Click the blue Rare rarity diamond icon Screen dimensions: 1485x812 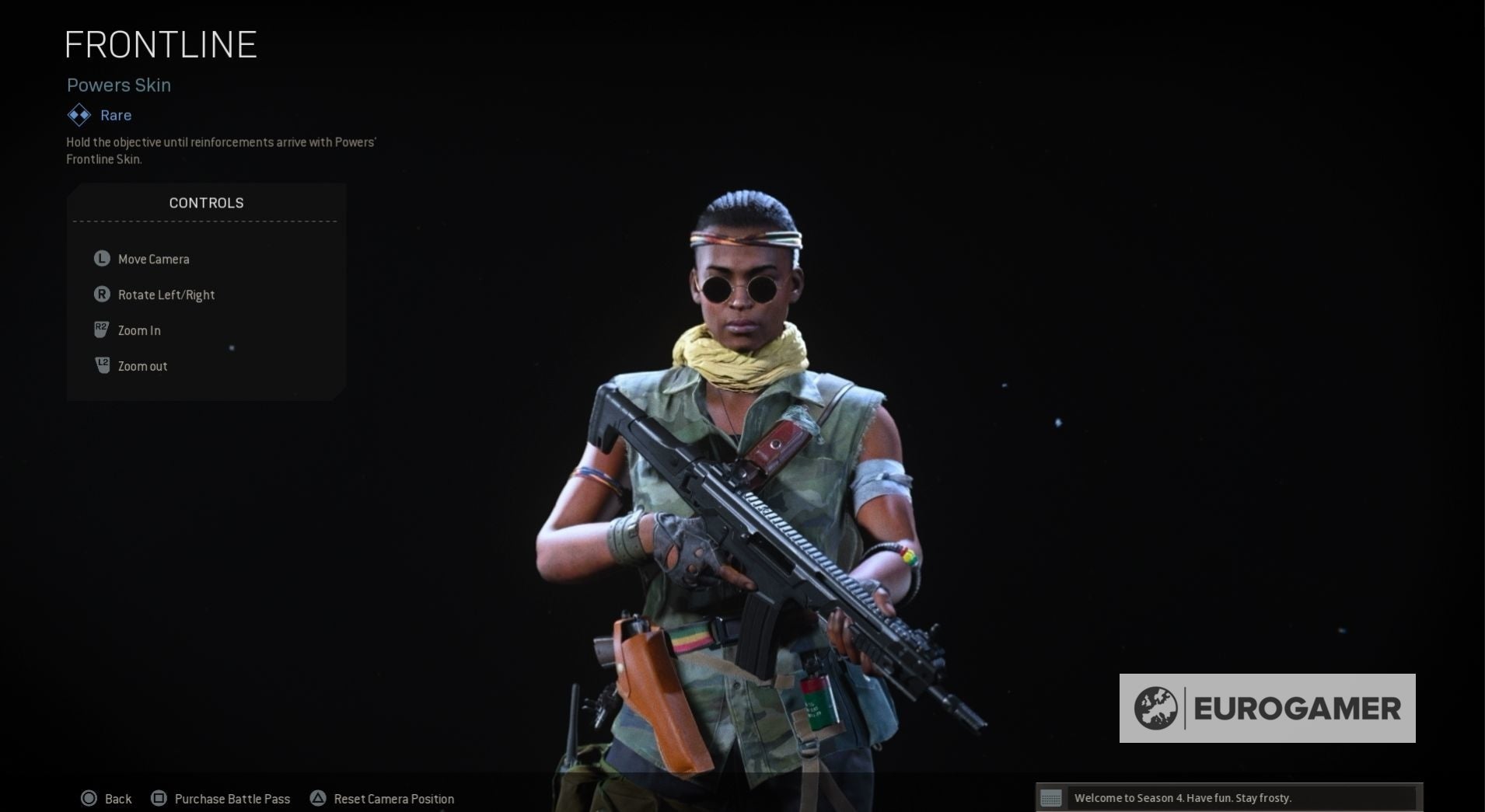click(78, 114)
